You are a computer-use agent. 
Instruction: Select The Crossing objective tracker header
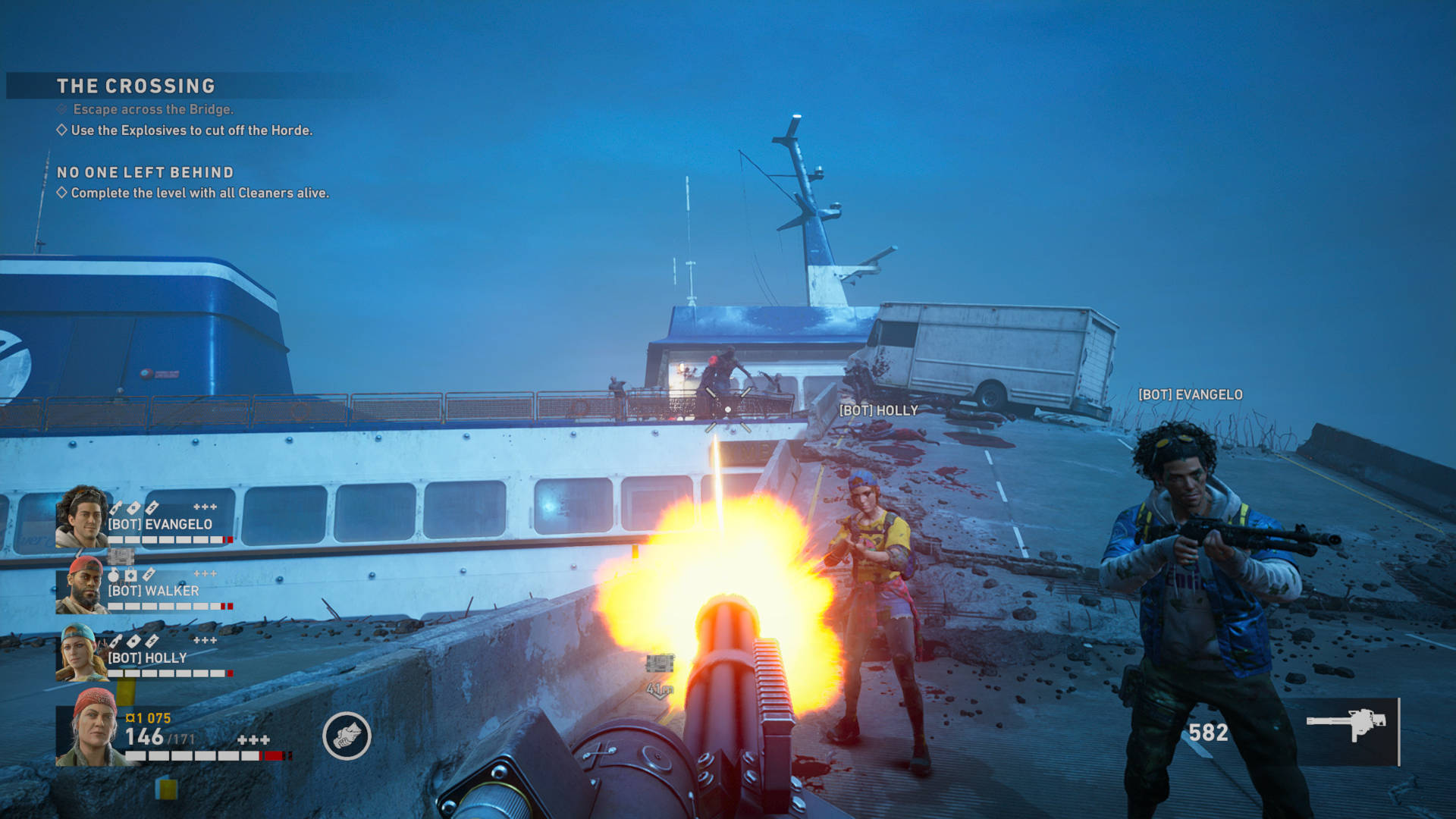(136, 86)
